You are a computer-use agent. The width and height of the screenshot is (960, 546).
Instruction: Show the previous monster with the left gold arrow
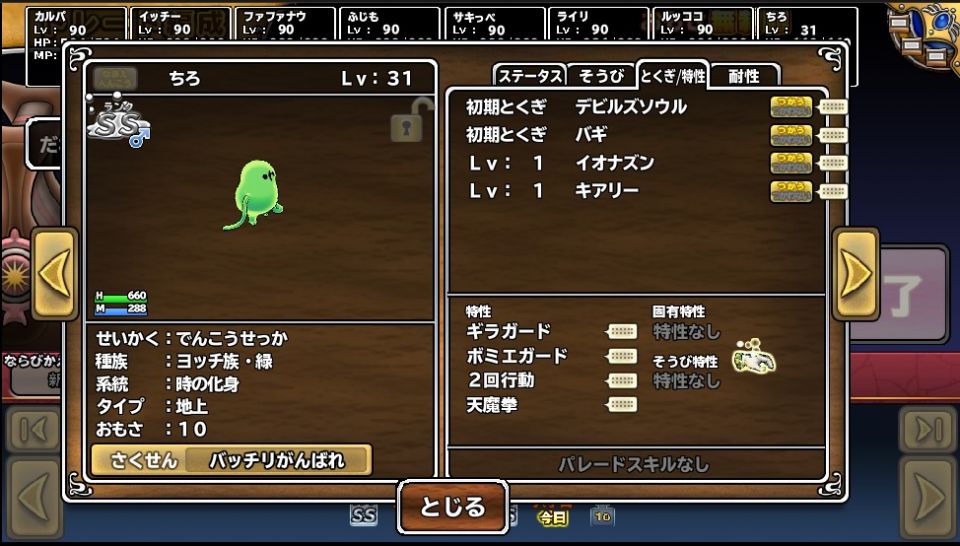pos(54,274)
